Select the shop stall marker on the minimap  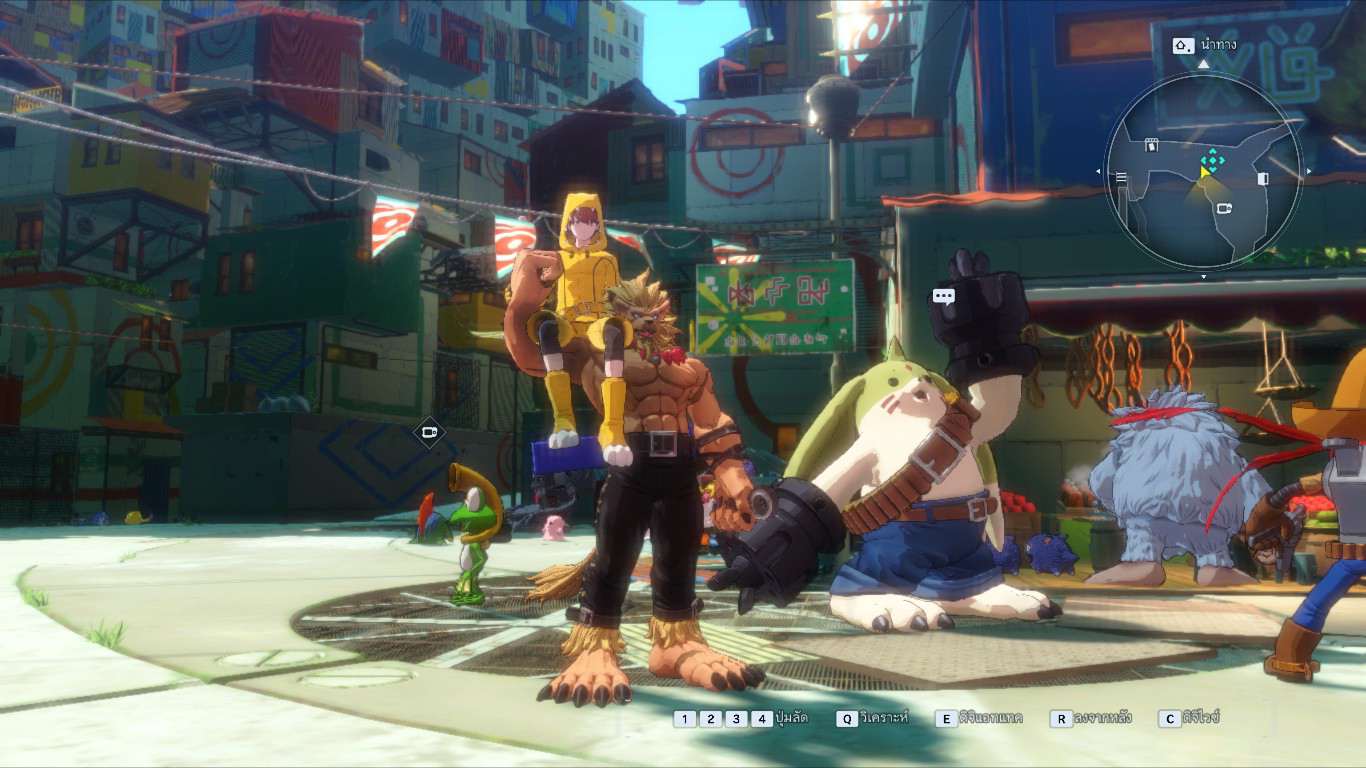pyautogui.click(x=1151, y=145)
